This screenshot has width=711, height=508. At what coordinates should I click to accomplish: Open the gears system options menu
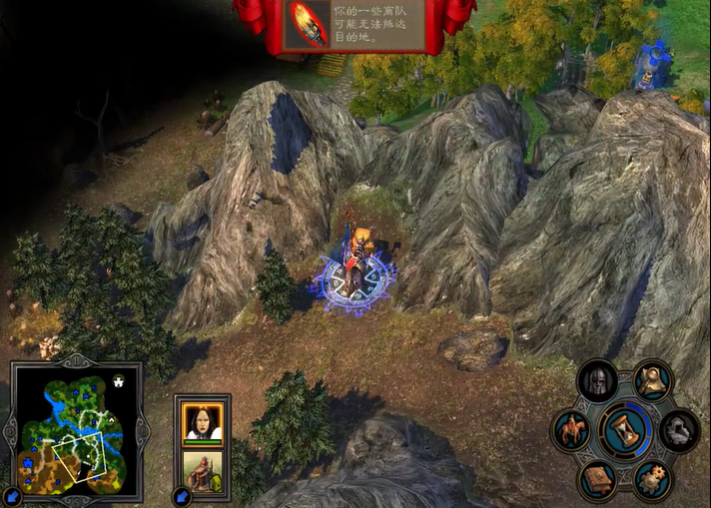coord(652,480)
